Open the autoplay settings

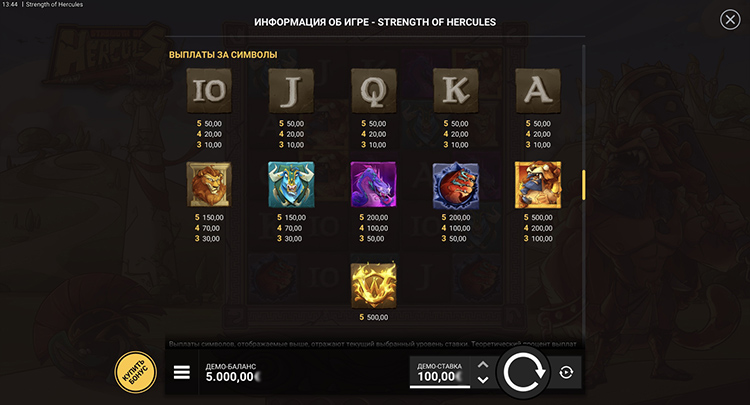[x=566, y=372]
